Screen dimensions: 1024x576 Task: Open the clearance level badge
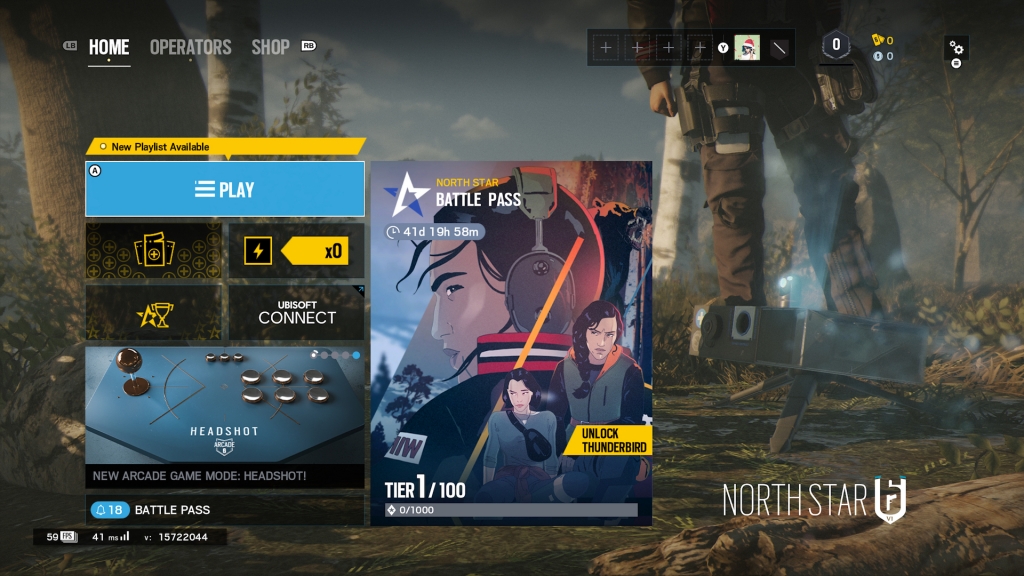pyautogui.click(x=836, y=45)
